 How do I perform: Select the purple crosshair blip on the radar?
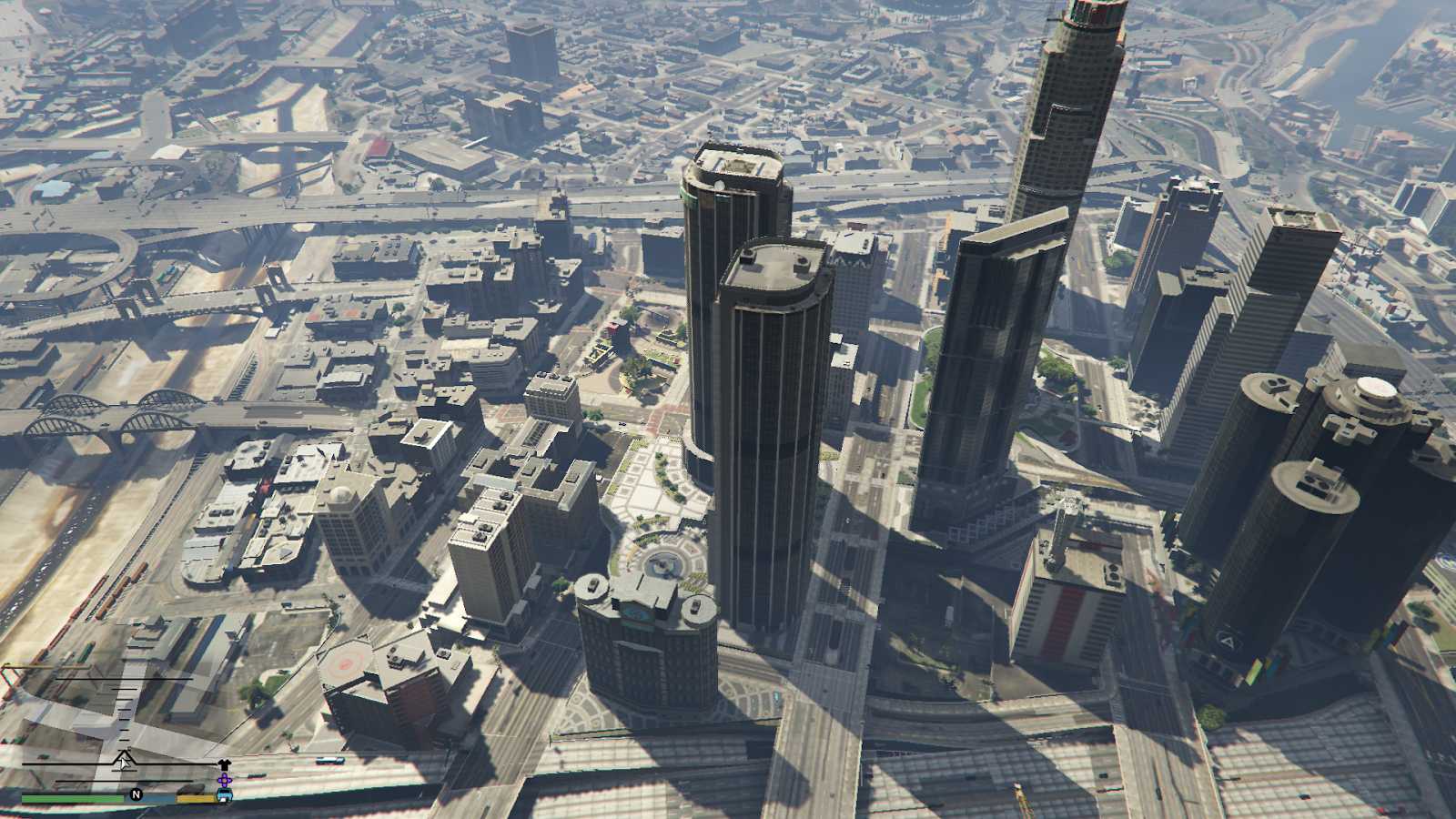click(224, 780)
